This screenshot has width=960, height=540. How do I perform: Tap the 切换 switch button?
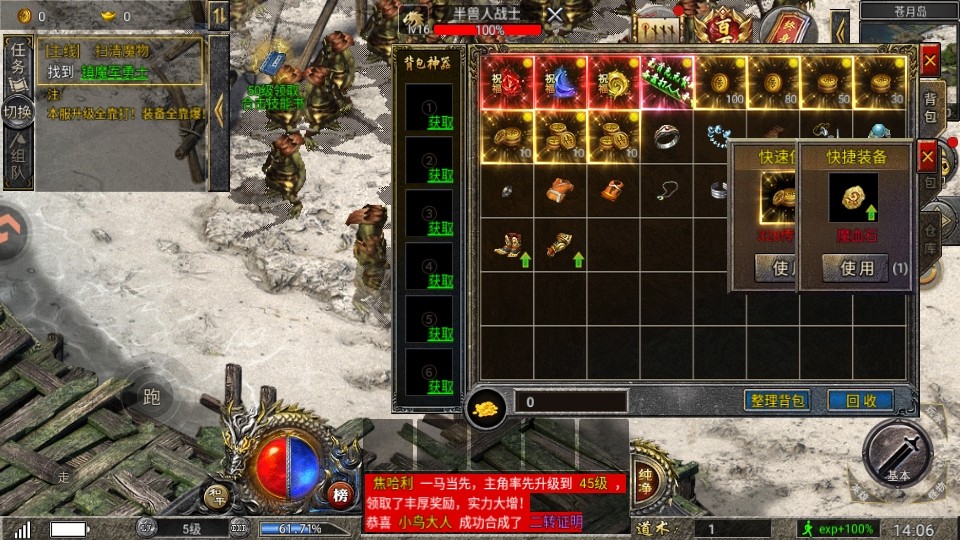18,112
